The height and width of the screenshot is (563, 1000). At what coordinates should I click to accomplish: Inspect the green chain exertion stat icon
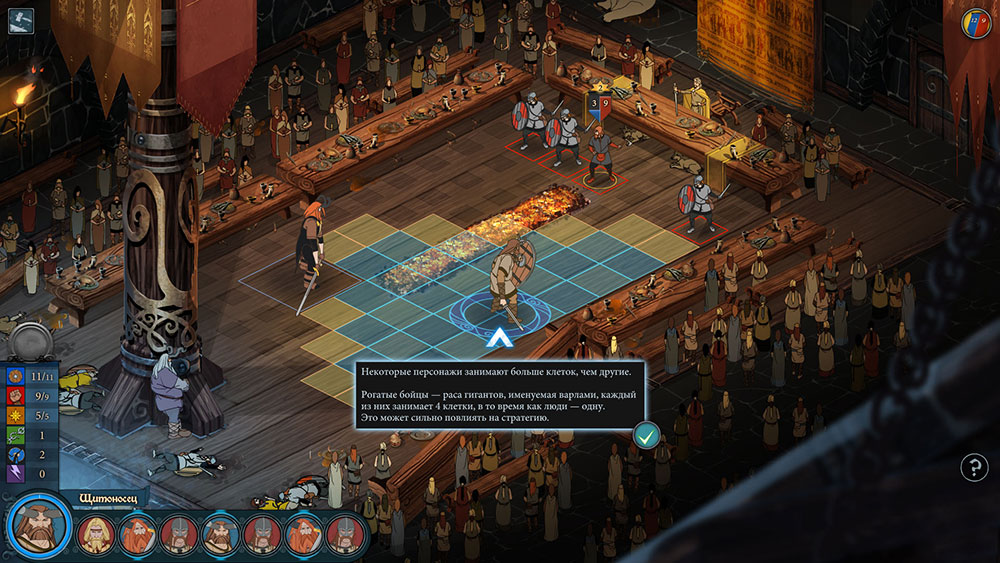16,436
